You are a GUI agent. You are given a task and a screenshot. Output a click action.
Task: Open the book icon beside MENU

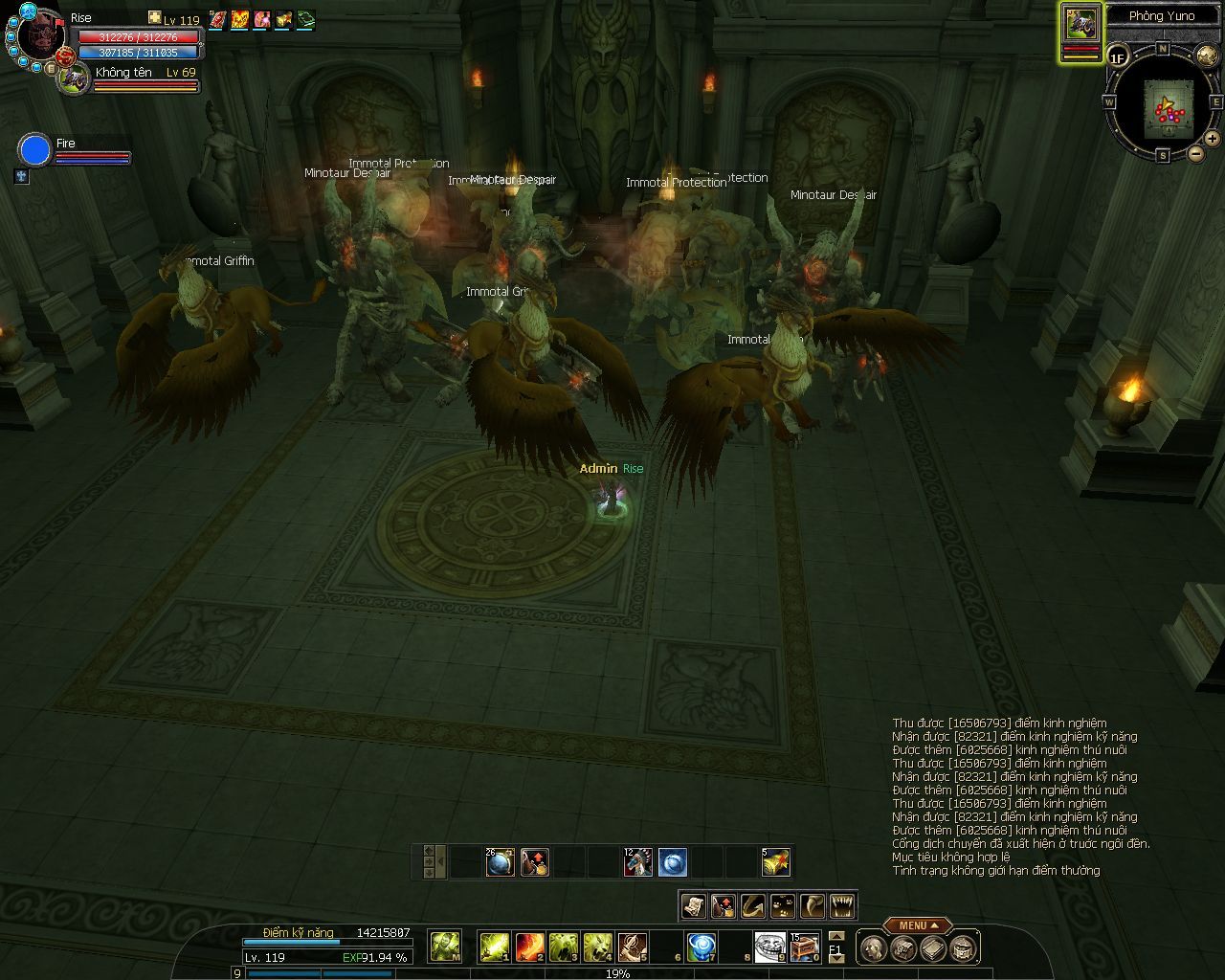coord(934,948)
